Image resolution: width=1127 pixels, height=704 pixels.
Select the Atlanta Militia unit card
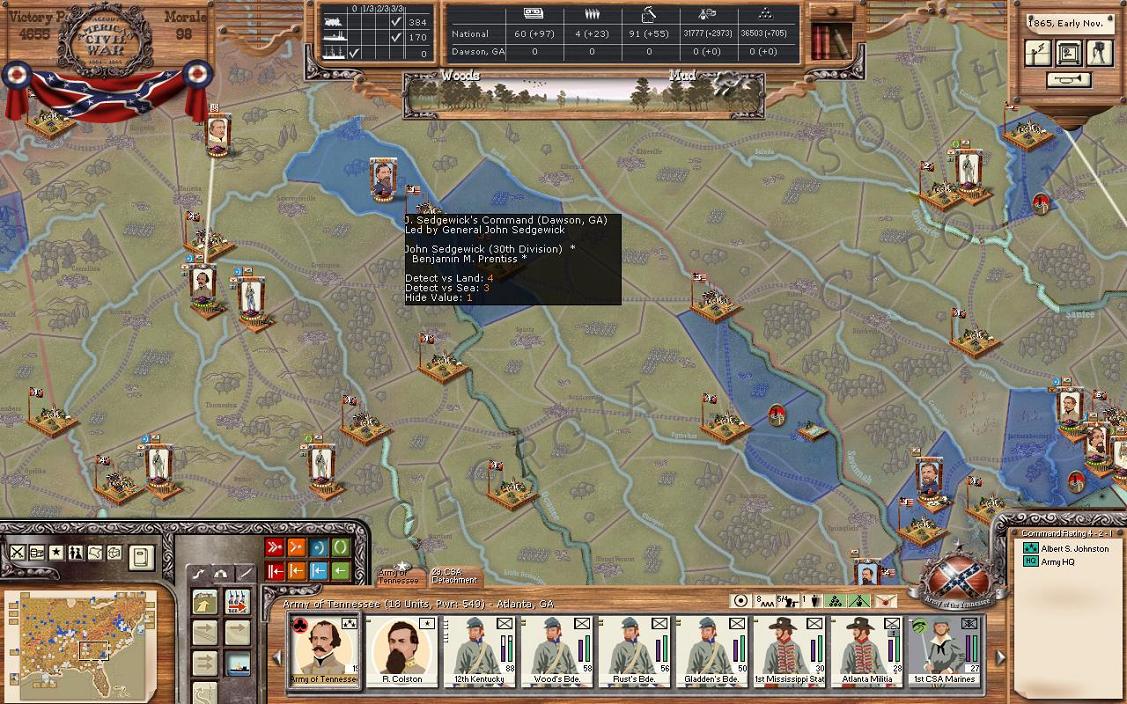pyautogui.click(x=864, y=648)
